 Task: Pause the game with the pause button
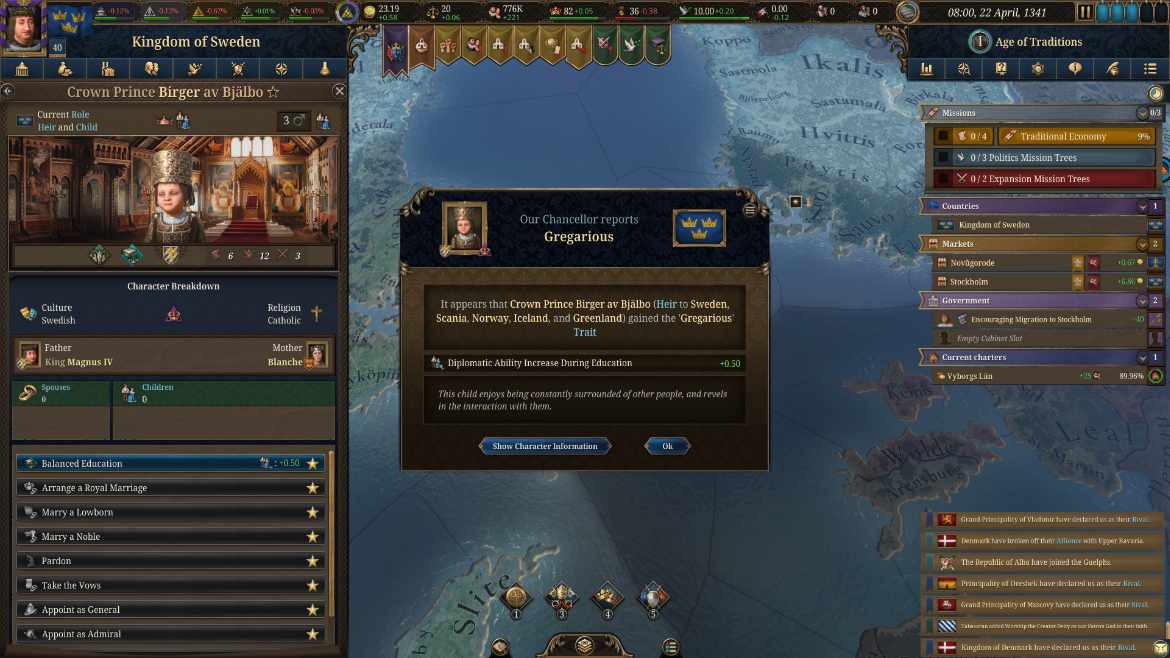[1085, 12]
